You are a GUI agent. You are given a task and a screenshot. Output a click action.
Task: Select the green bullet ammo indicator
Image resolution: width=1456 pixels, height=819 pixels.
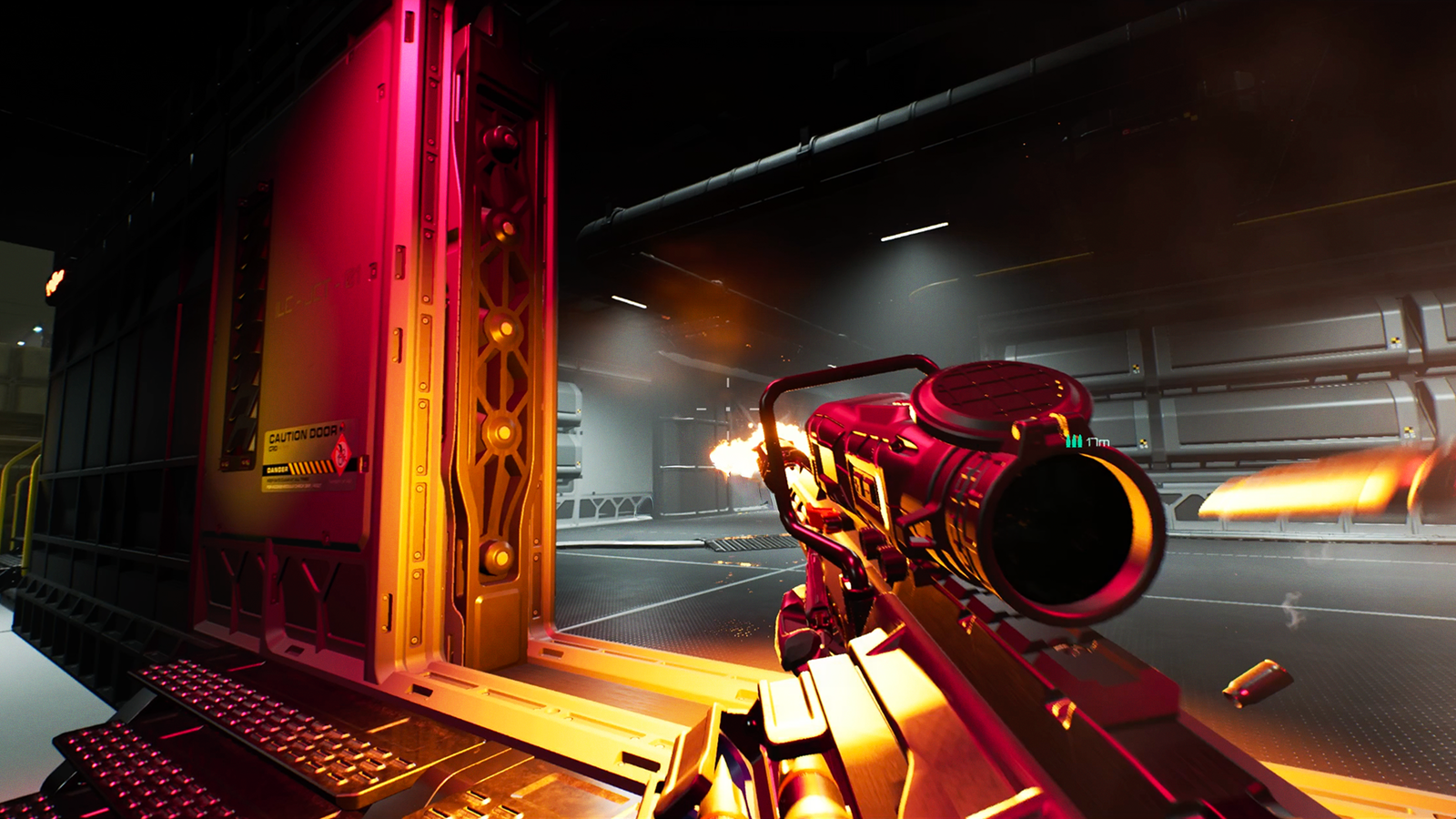[x=1074, y=440]
